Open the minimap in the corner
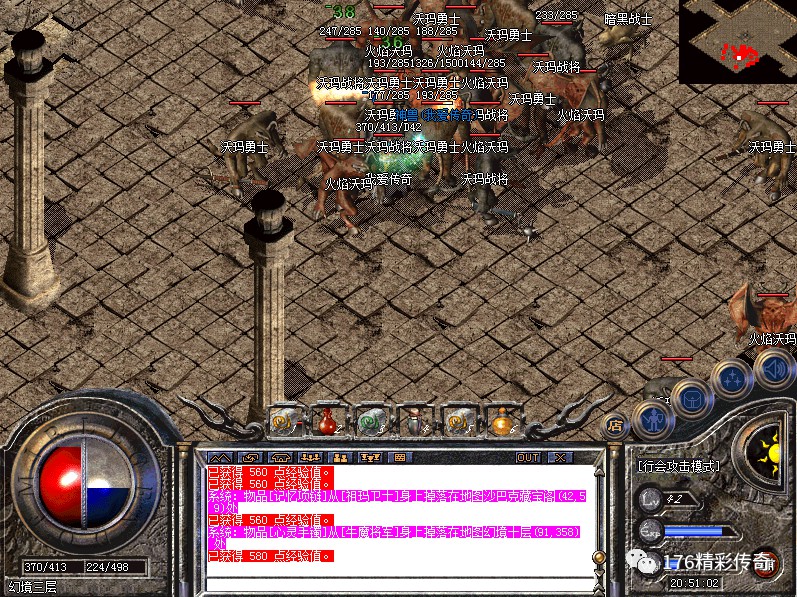The width and height of the screenshot is (797, 597). pos(738,42)
